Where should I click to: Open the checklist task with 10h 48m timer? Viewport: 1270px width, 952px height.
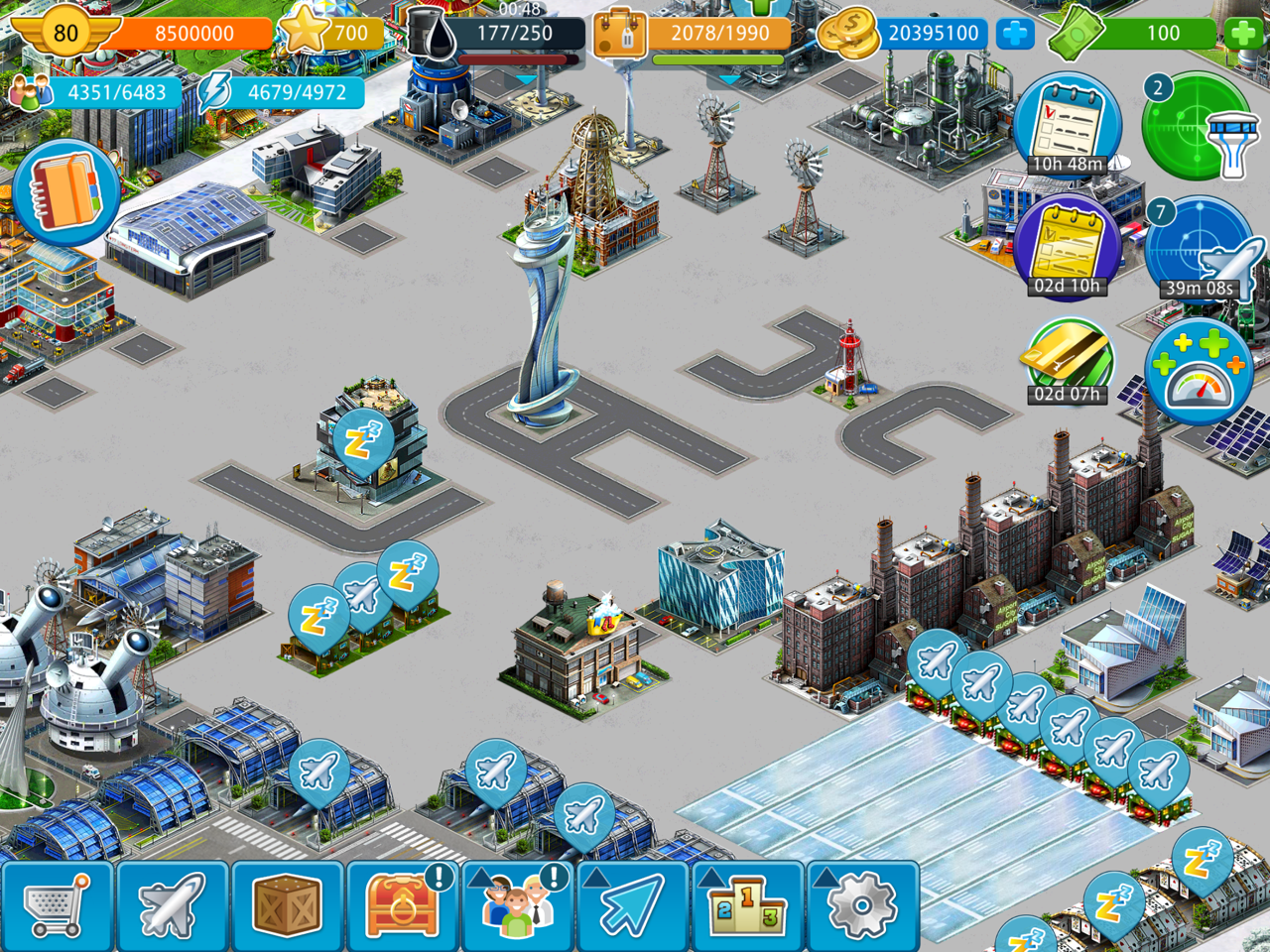coord(1068,126)
